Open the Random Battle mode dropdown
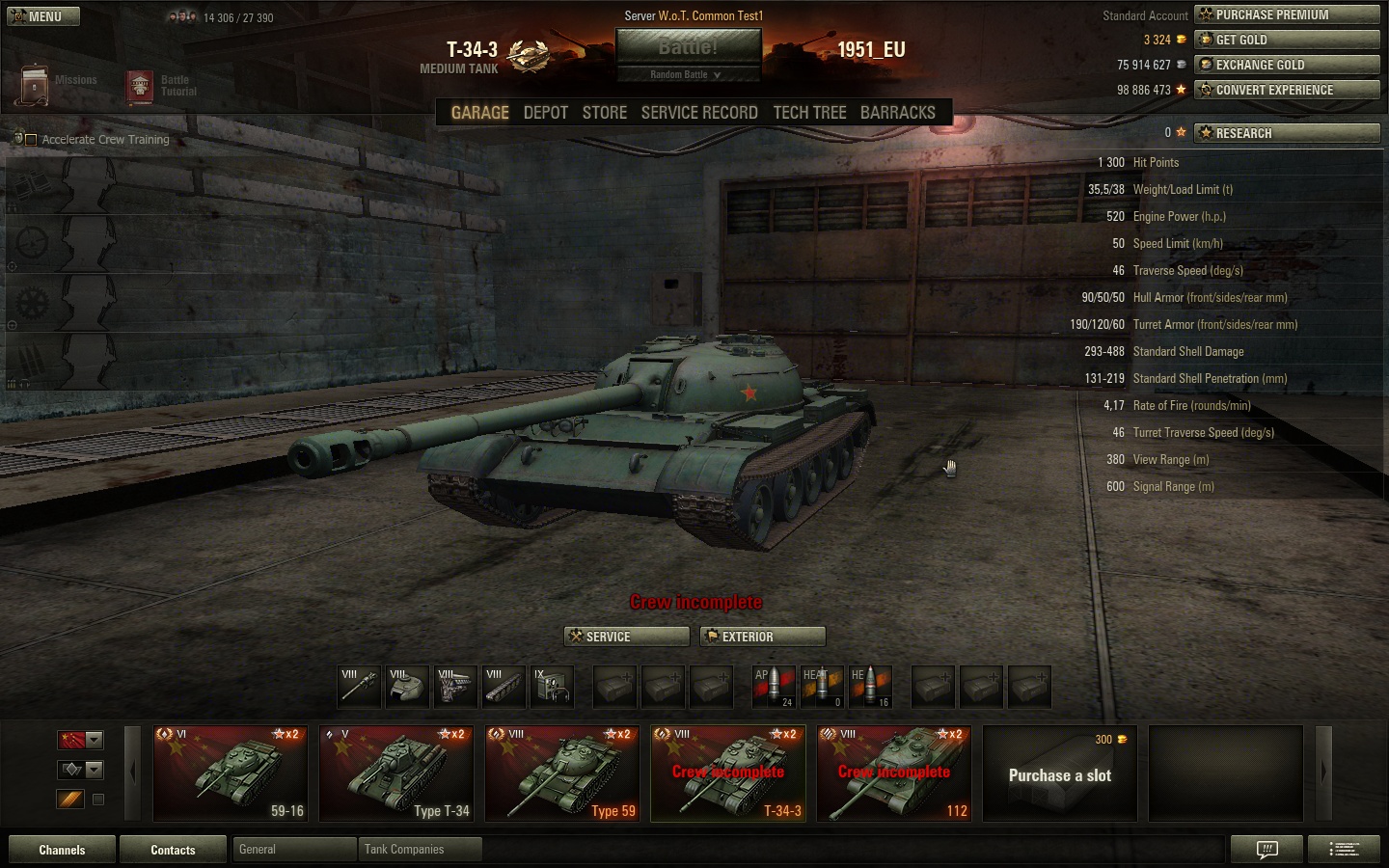The height and width of the screenshot is (868, 1389). 687,74
